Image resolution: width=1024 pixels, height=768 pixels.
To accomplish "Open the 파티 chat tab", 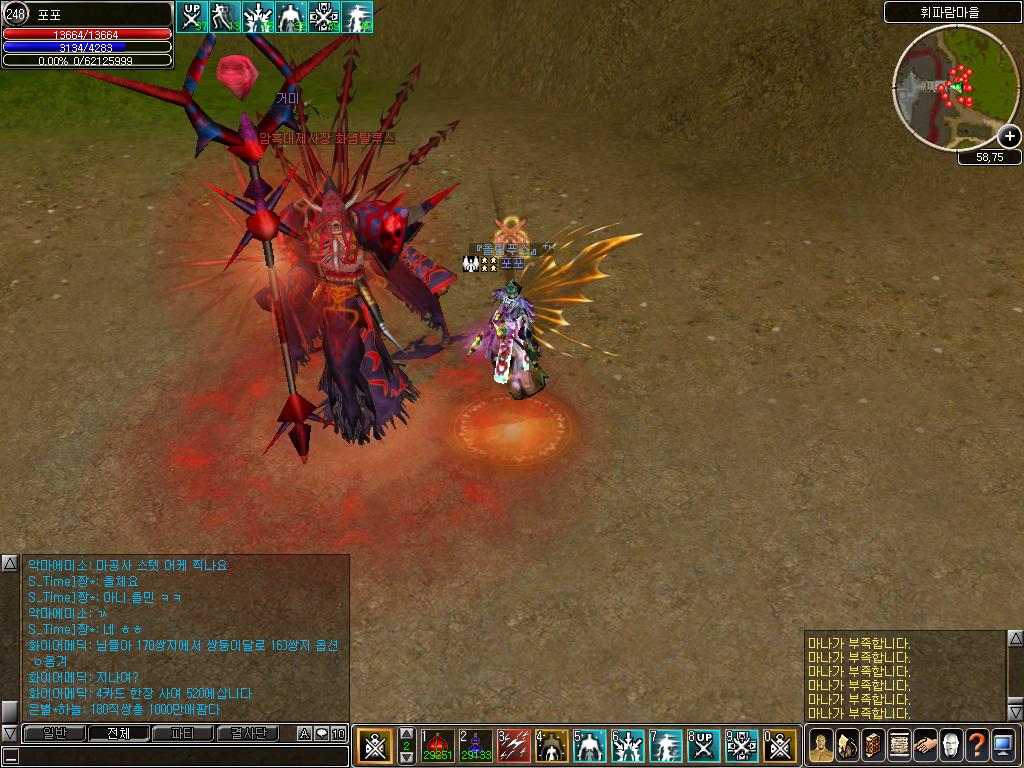I will click(x=183, y=734).
